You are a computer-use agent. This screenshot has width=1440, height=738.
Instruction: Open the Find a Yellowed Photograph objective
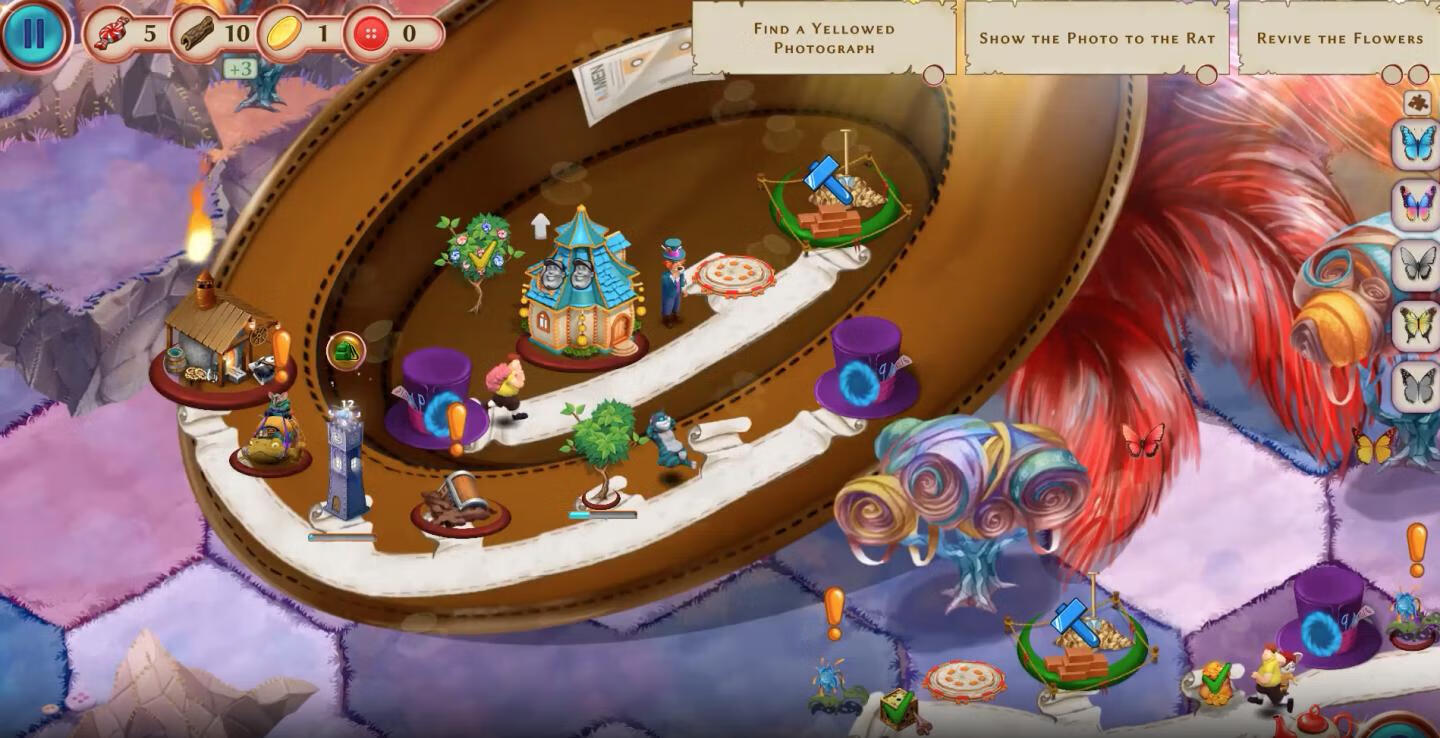[x=824, y=38]
